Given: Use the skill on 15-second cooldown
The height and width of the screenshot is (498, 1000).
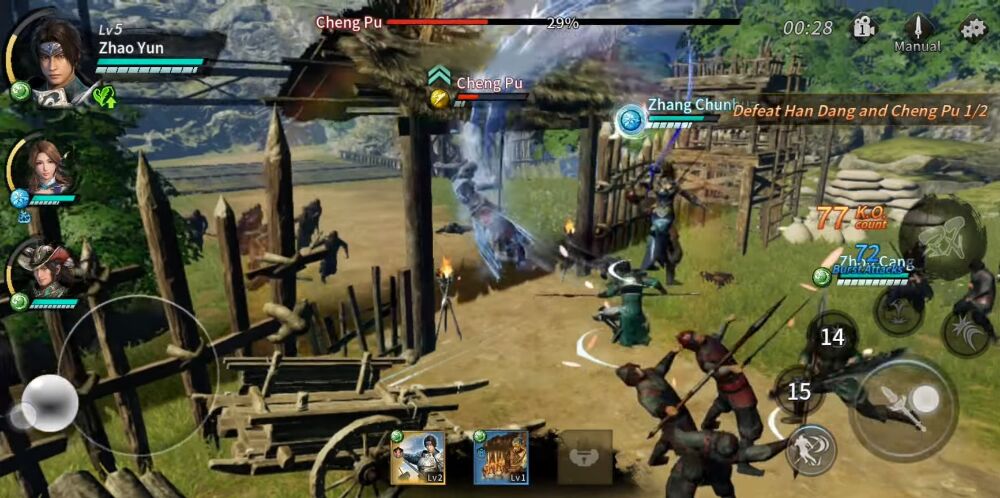Looking at the screenshot, I should 798,391.
